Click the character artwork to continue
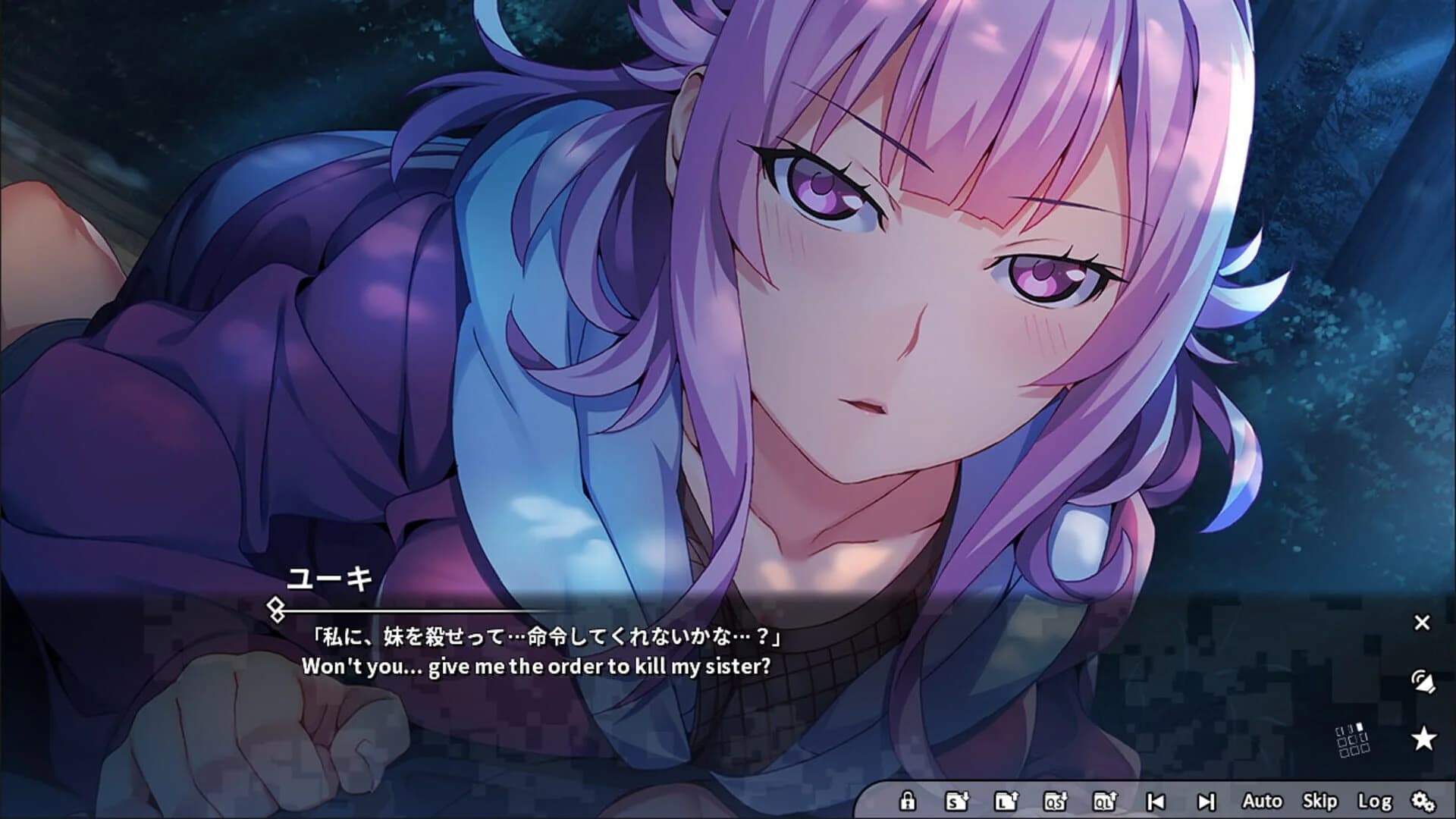The image size is (1456, 819). pos(834,303)
